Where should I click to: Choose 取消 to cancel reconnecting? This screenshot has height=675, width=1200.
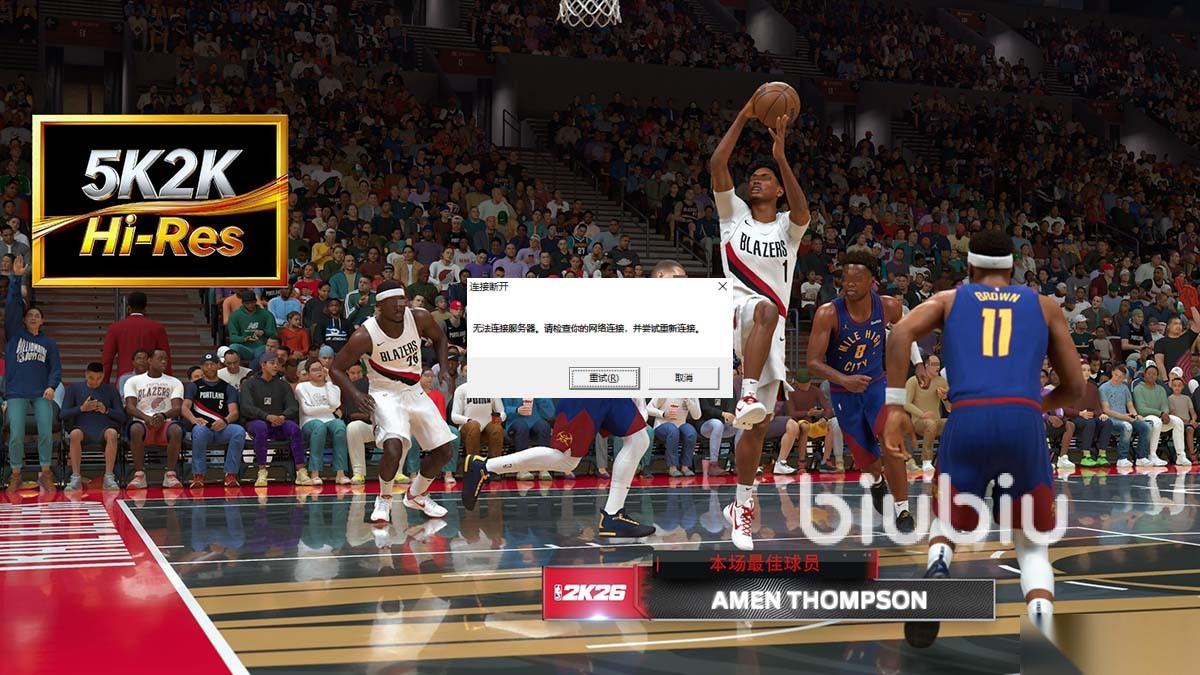tap(683, 378)
